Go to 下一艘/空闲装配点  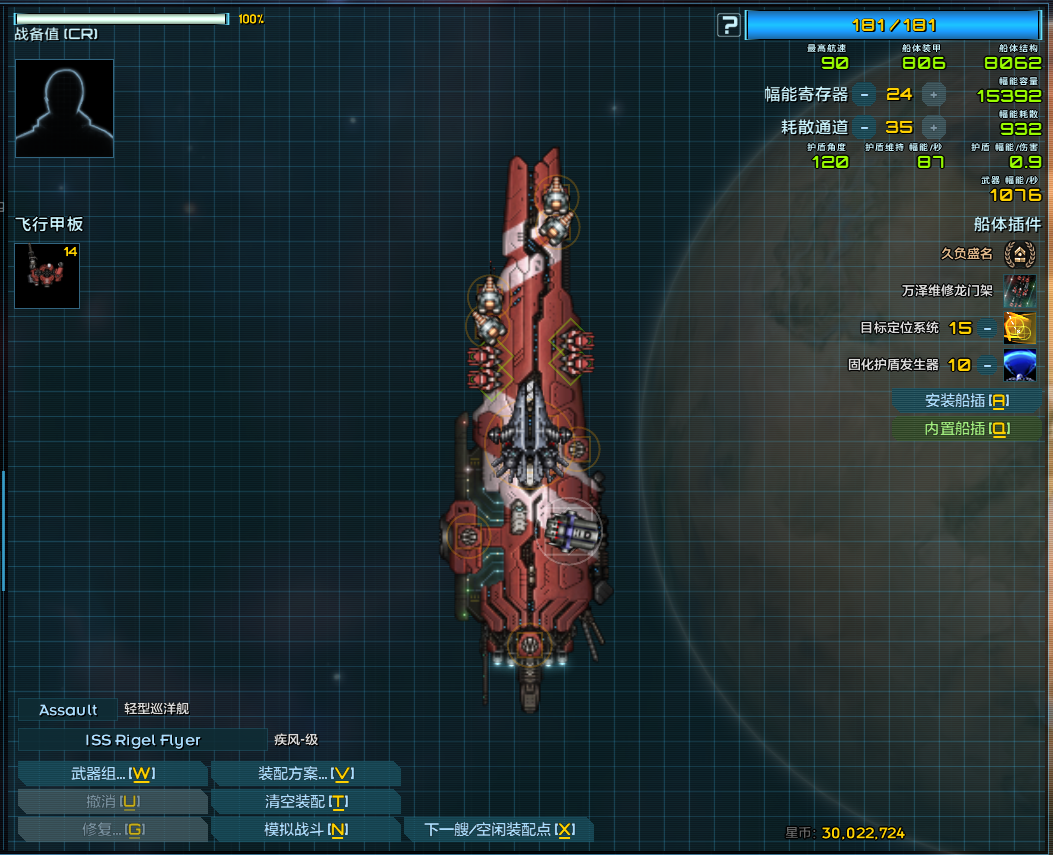[499, 830]
